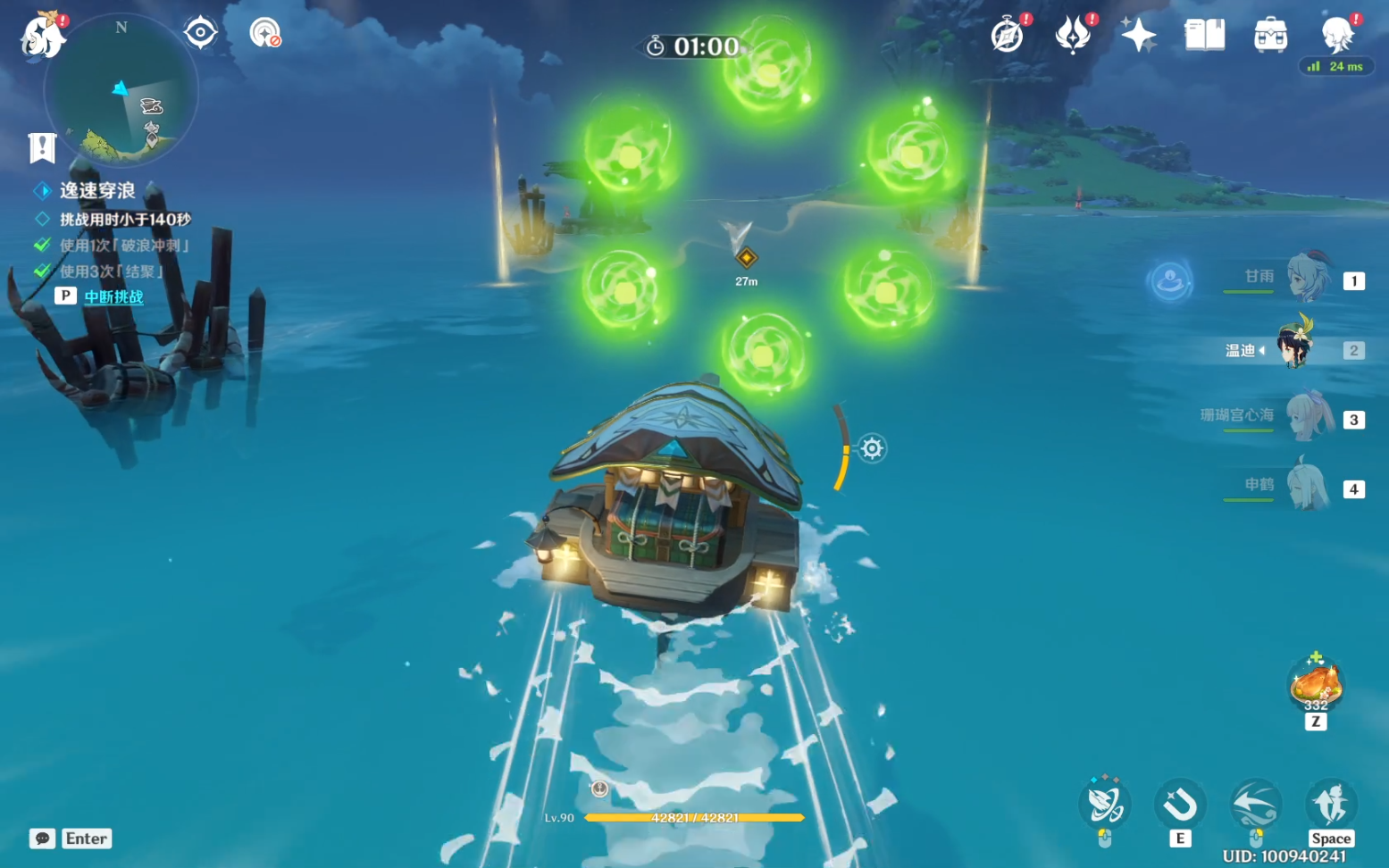Image resolution: width=1389 pixels, height=868 pixels.
Task: Open the quest log bookmark icon
Action: coord(42,147)
